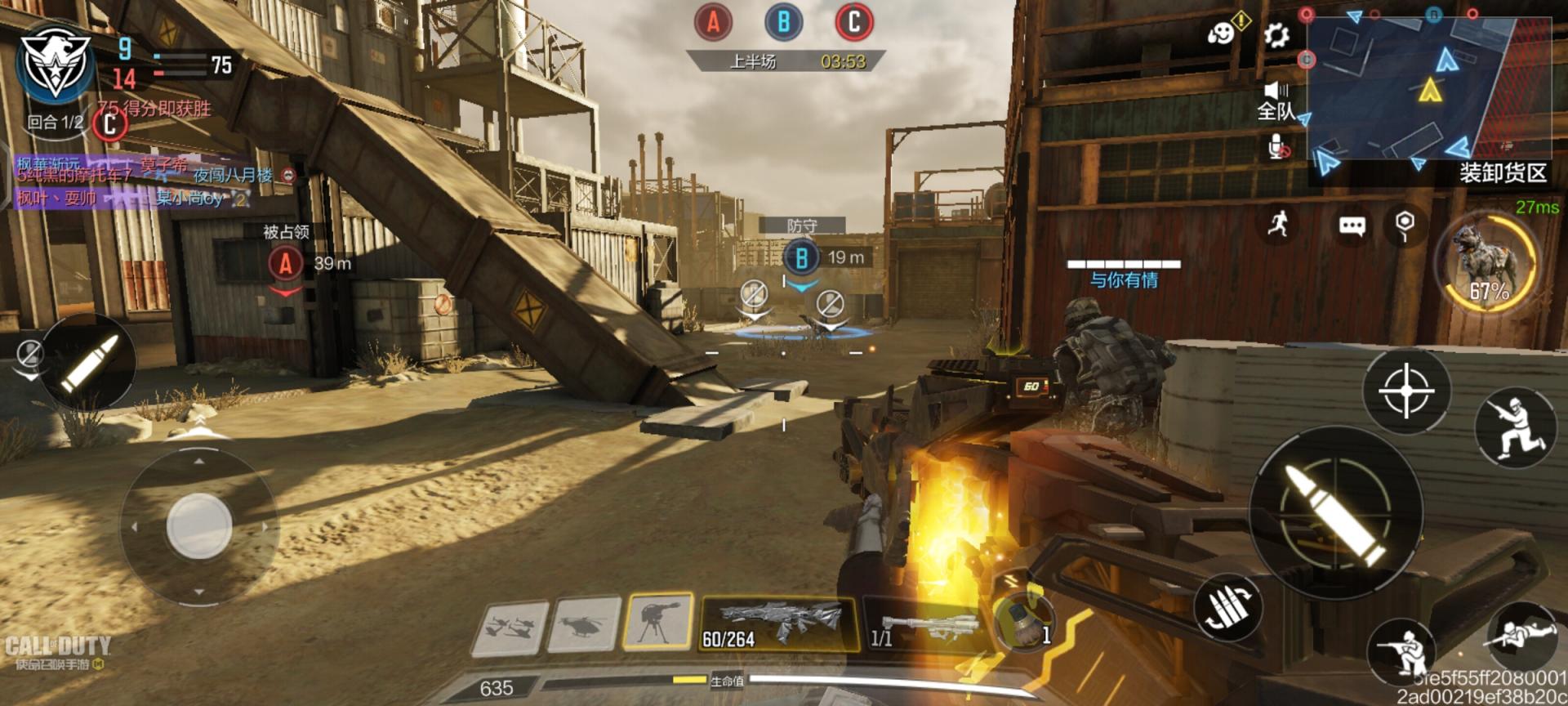Tap the crouch stance button
Image resolution: width=1568 pixels, height=706 pixels.
1402,650
